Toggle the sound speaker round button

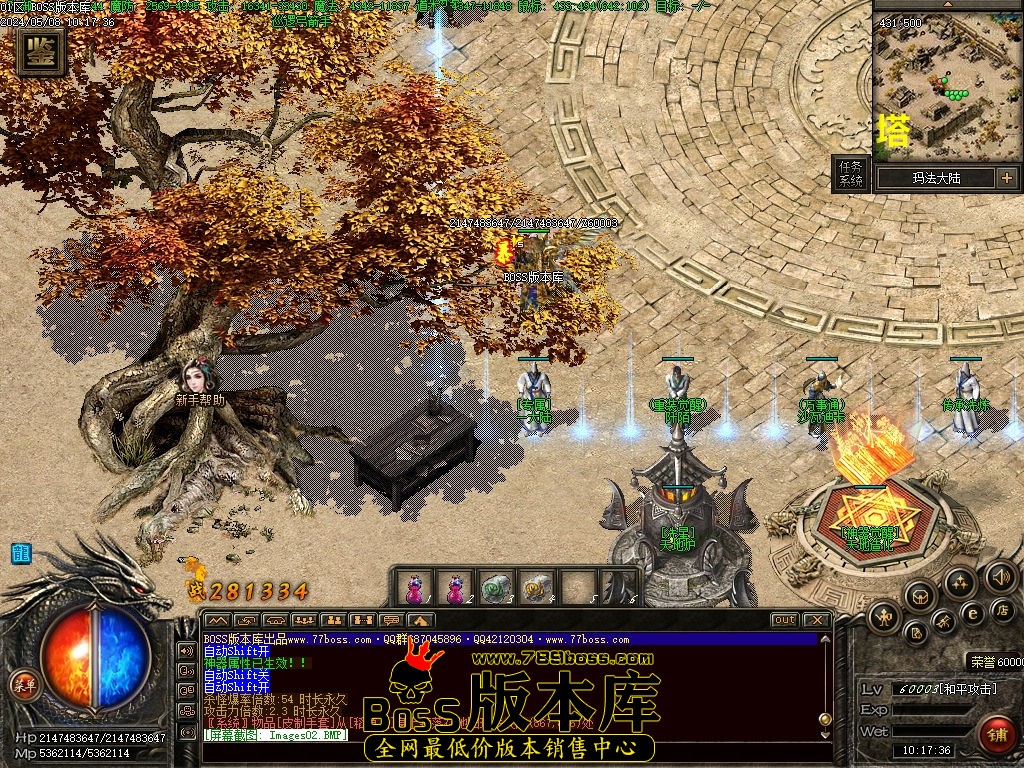coord(1000,575)
